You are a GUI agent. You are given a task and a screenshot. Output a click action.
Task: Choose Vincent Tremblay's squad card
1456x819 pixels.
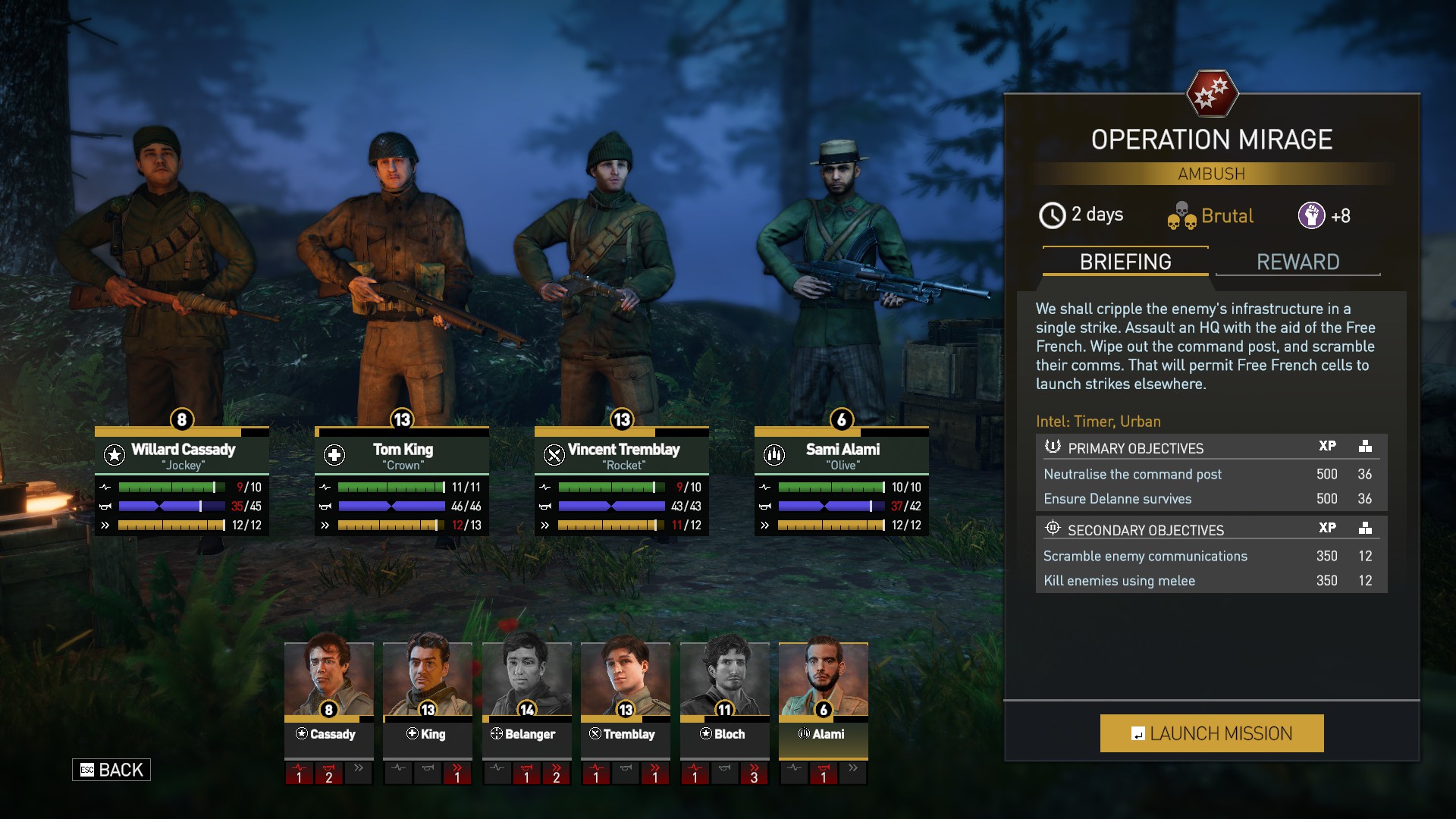point(622,456)
